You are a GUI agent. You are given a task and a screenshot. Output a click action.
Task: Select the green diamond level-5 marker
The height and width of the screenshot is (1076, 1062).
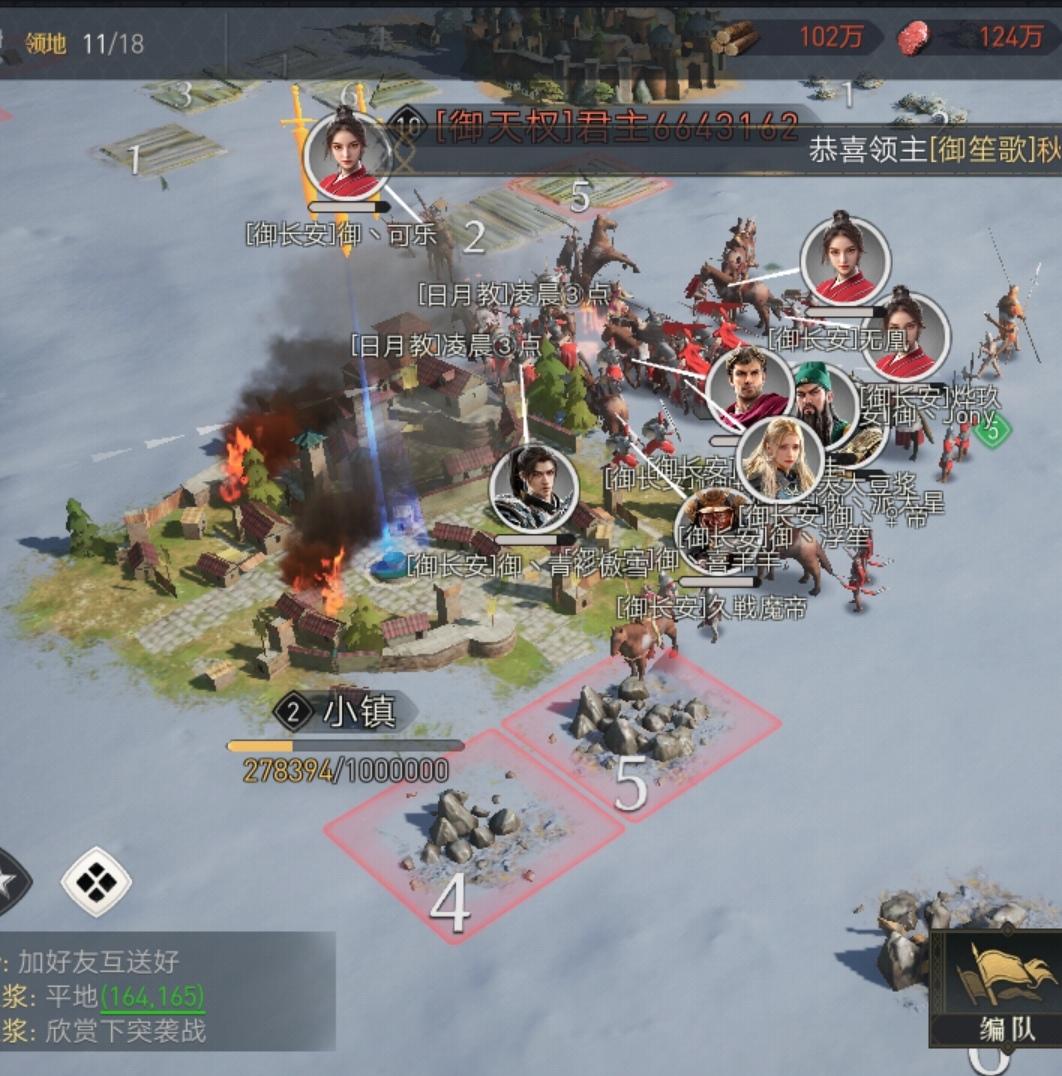click(991, 432)
